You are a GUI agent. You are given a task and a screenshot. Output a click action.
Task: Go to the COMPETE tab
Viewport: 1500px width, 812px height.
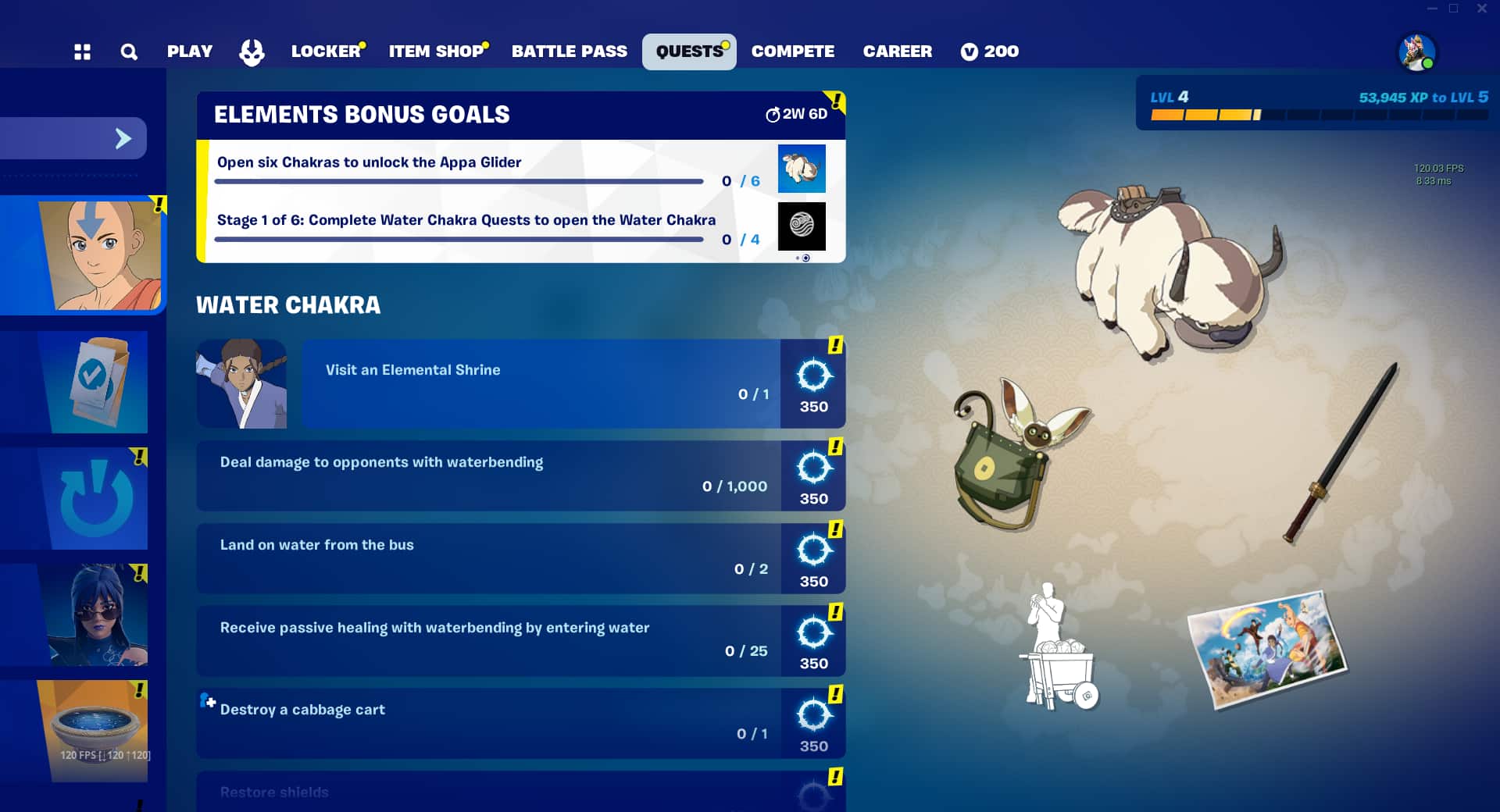click(x=793, y=51)
